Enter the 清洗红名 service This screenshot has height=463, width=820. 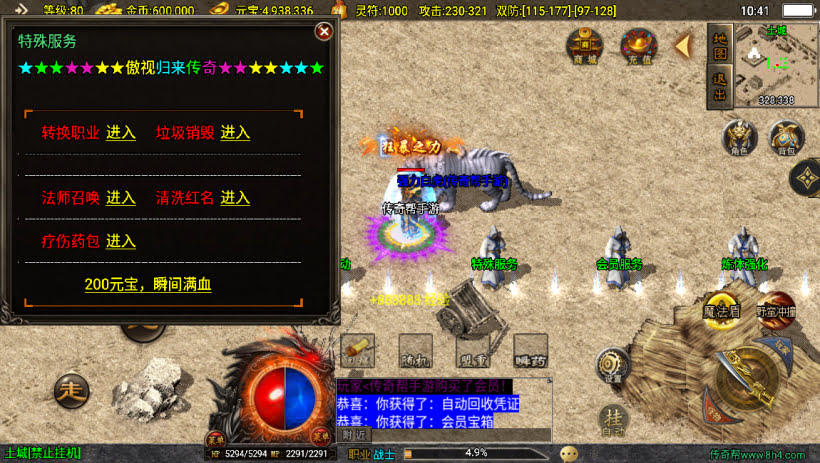(235, 197)
